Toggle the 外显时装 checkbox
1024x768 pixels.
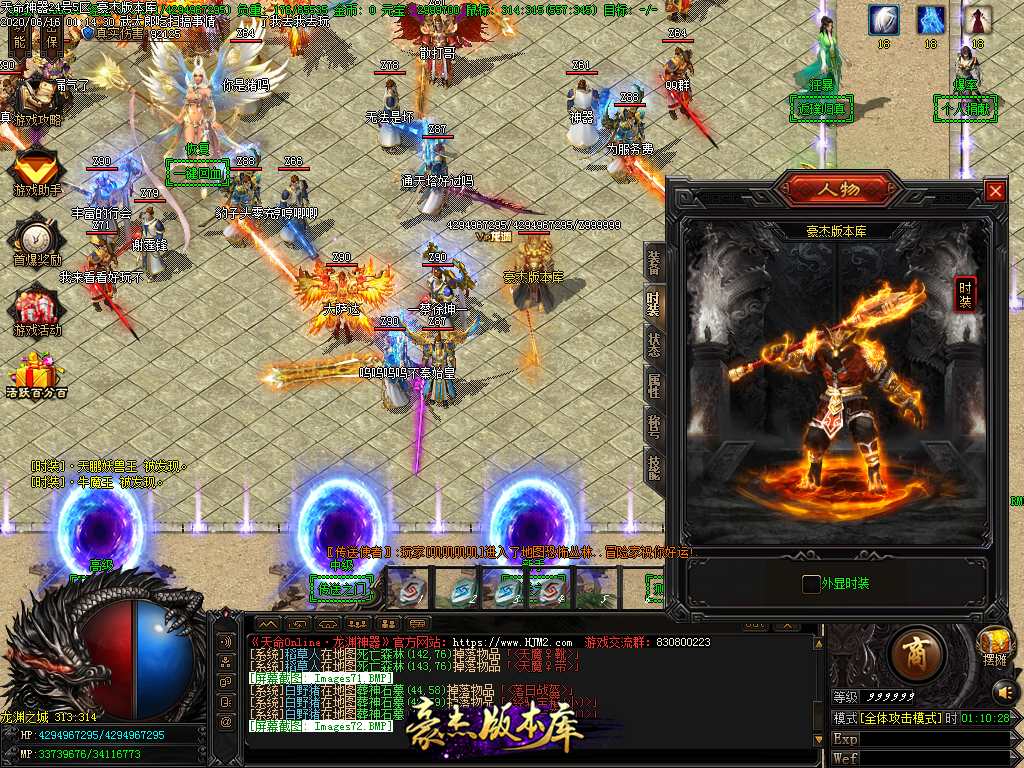pos(811,584)
